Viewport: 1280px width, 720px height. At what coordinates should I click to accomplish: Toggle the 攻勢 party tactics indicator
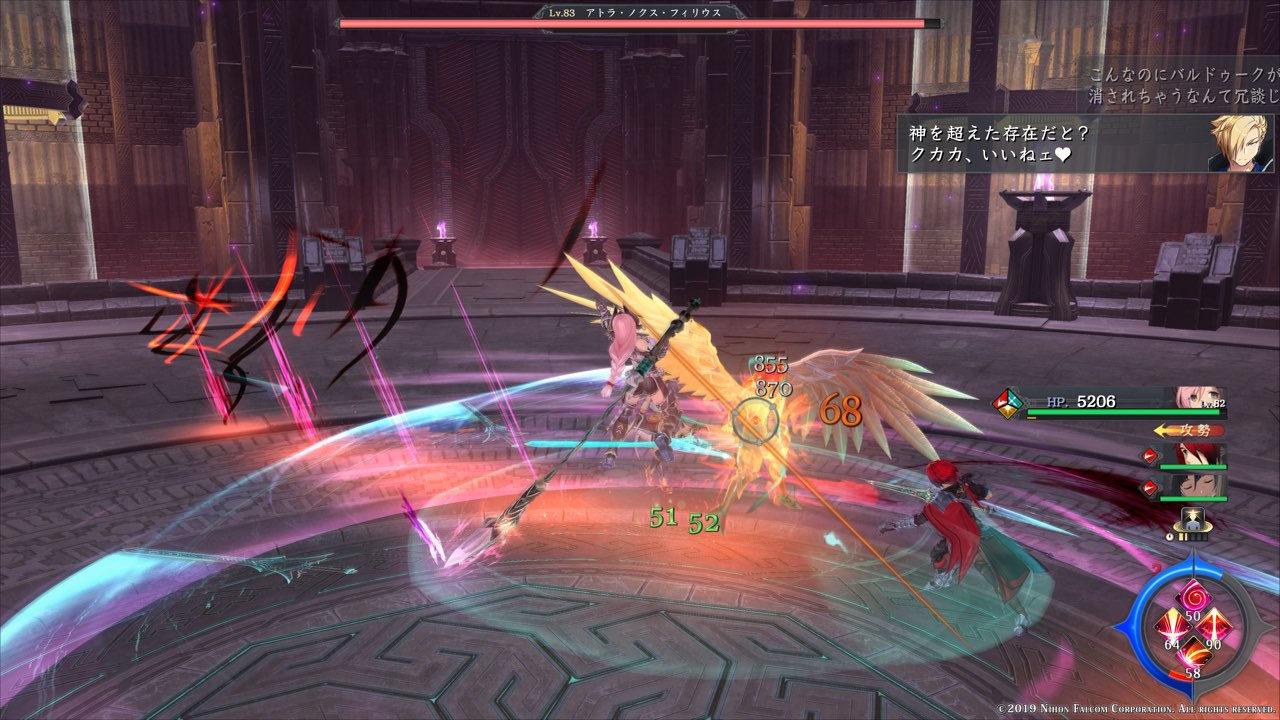pos(1189,430)
